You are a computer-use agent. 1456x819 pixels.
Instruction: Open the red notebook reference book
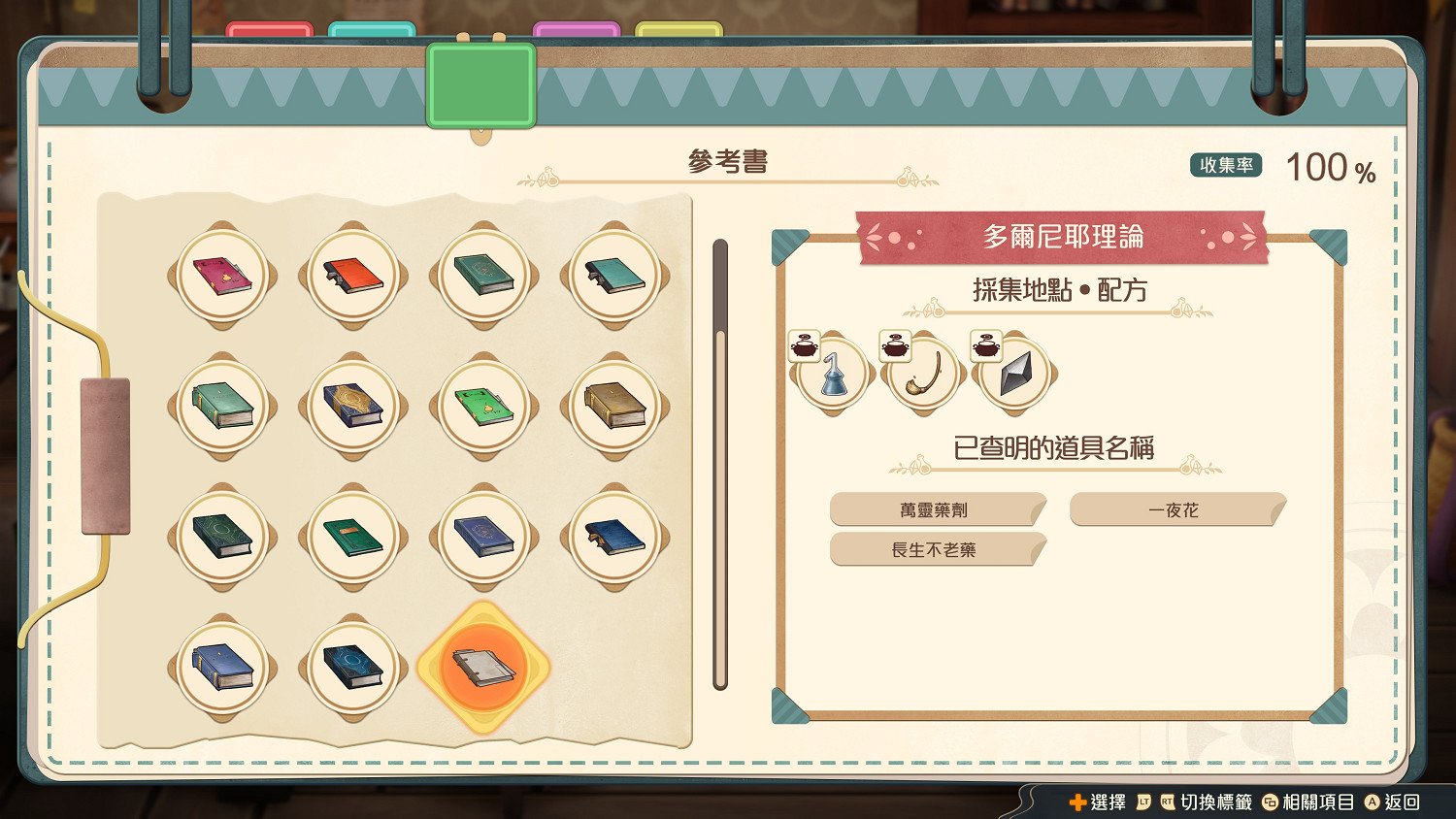(353, 276)
